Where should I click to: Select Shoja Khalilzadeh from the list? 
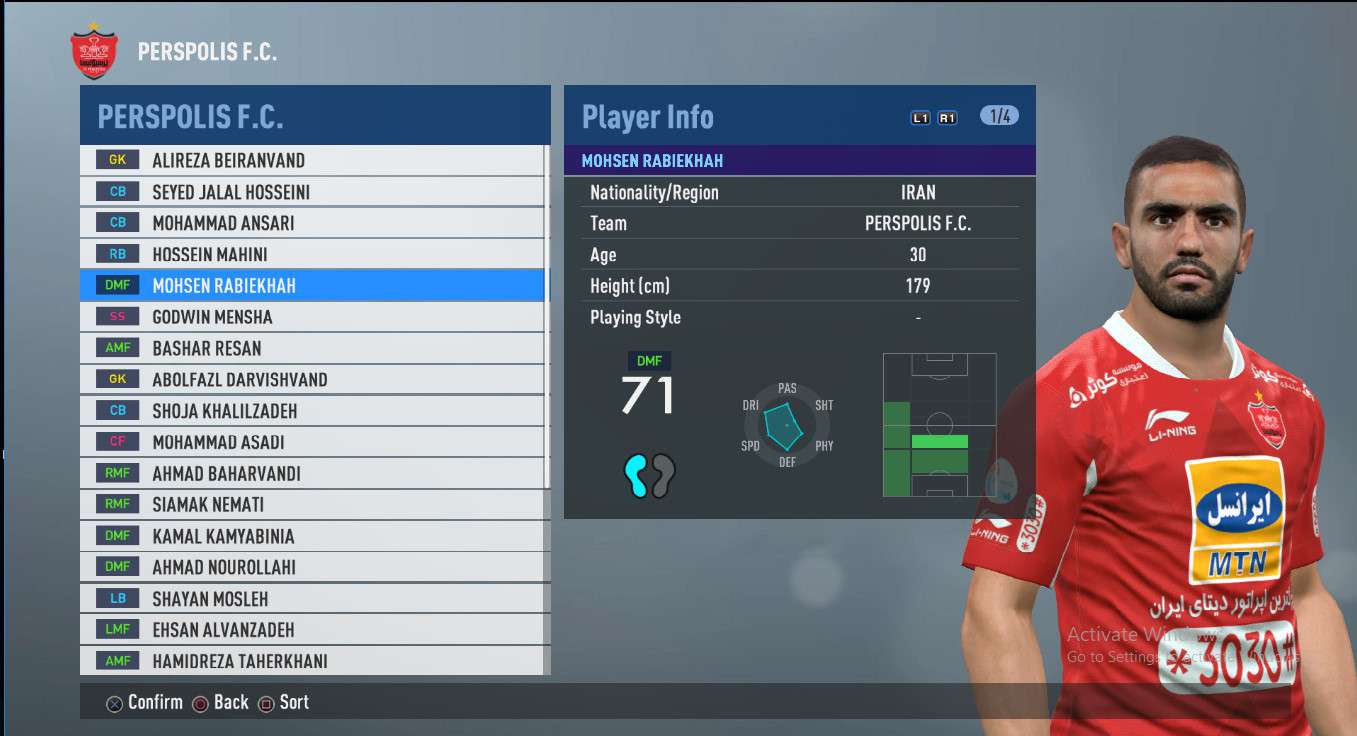tap(312, 411)
